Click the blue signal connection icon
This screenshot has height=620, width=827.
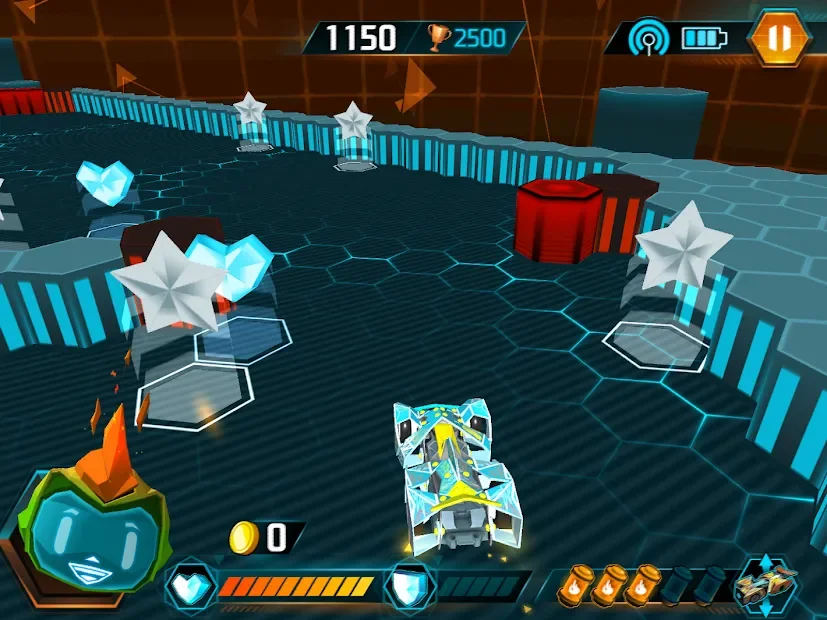coord(648,39)
